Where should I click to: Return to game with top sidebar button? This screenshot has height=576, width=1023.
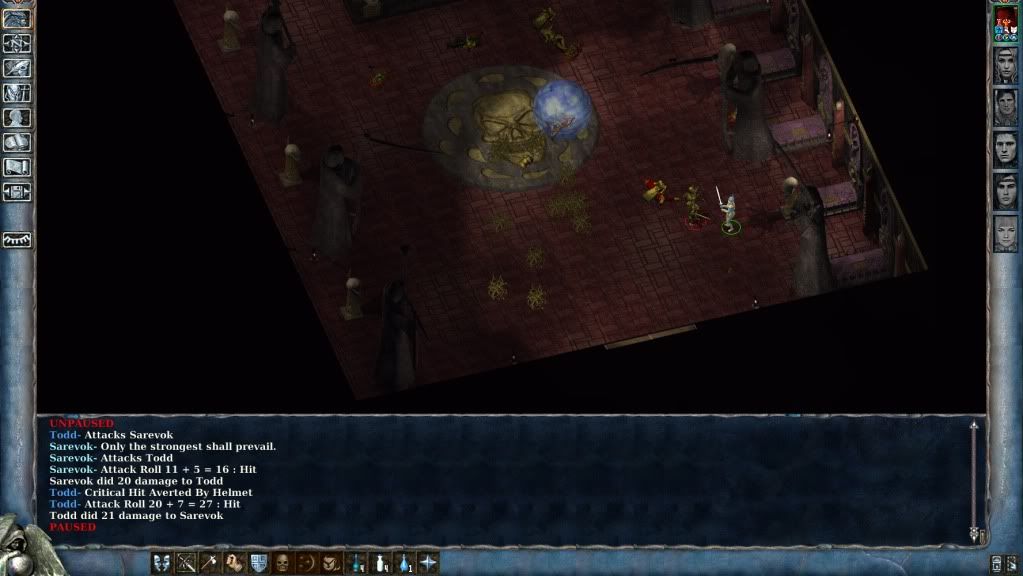[17, 18]
